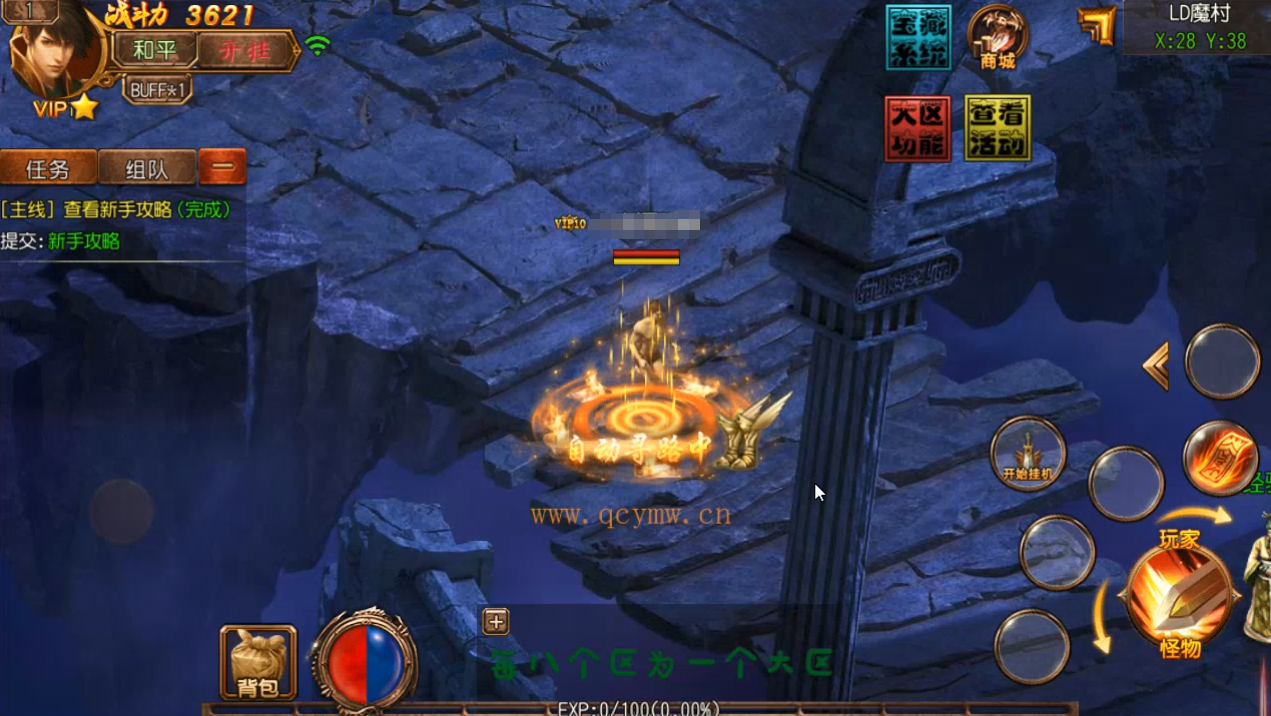Expand the chat box with plus button

(x=496, y=621)
